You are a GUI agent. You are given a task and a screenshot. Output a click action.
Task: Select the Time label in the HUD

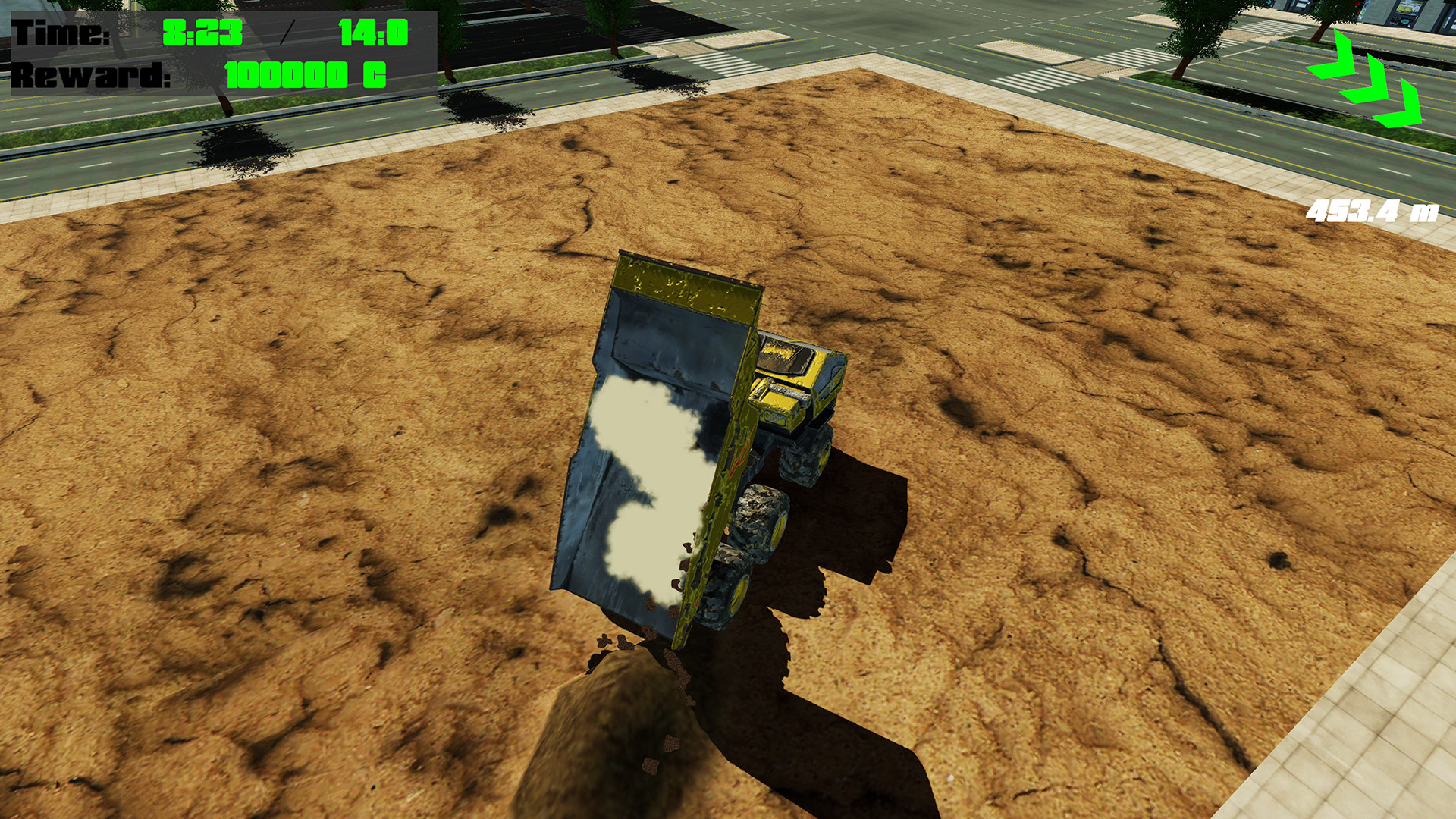point(59,33)
